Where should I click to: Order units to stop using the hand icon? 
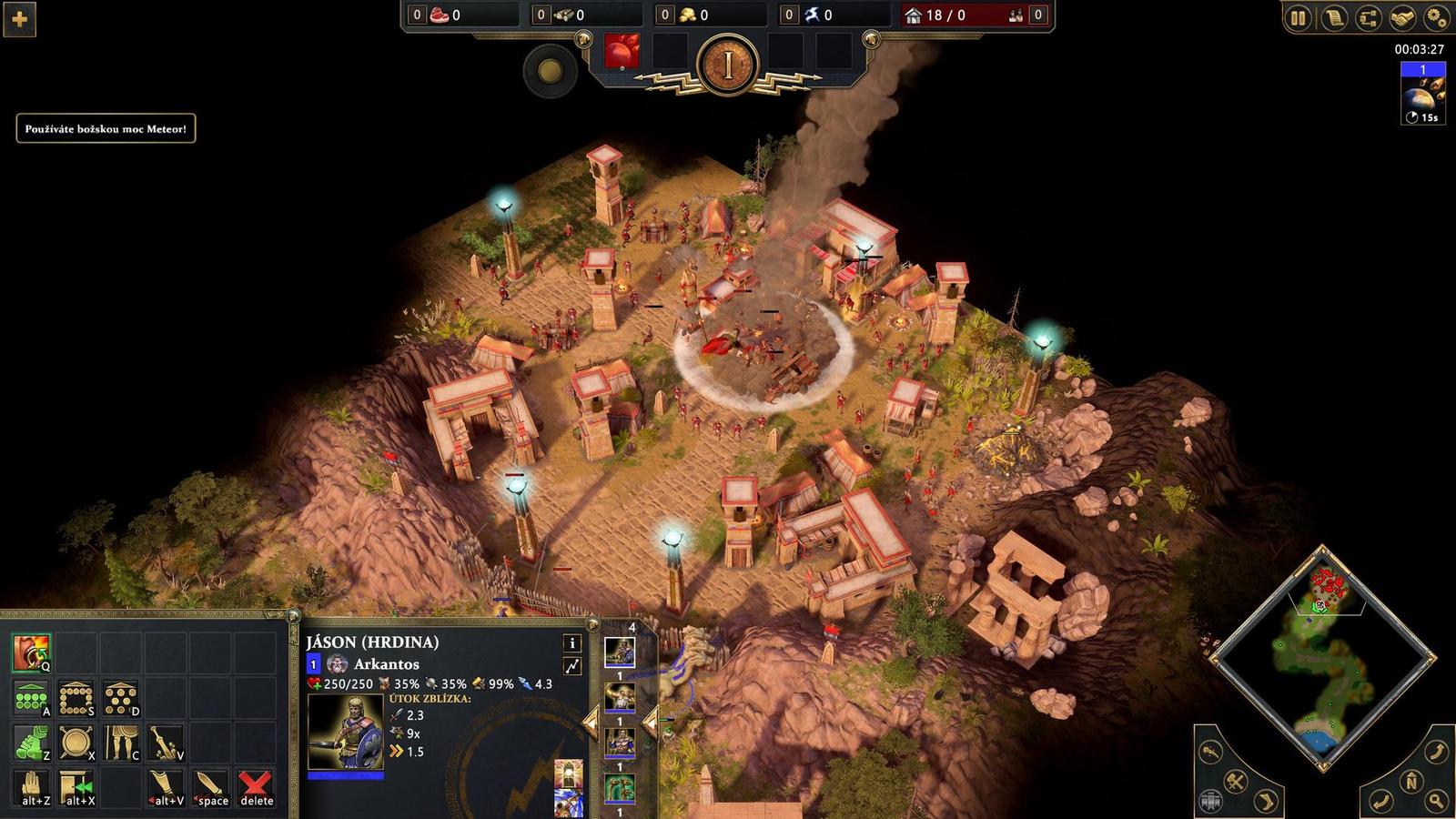[31, 788]
